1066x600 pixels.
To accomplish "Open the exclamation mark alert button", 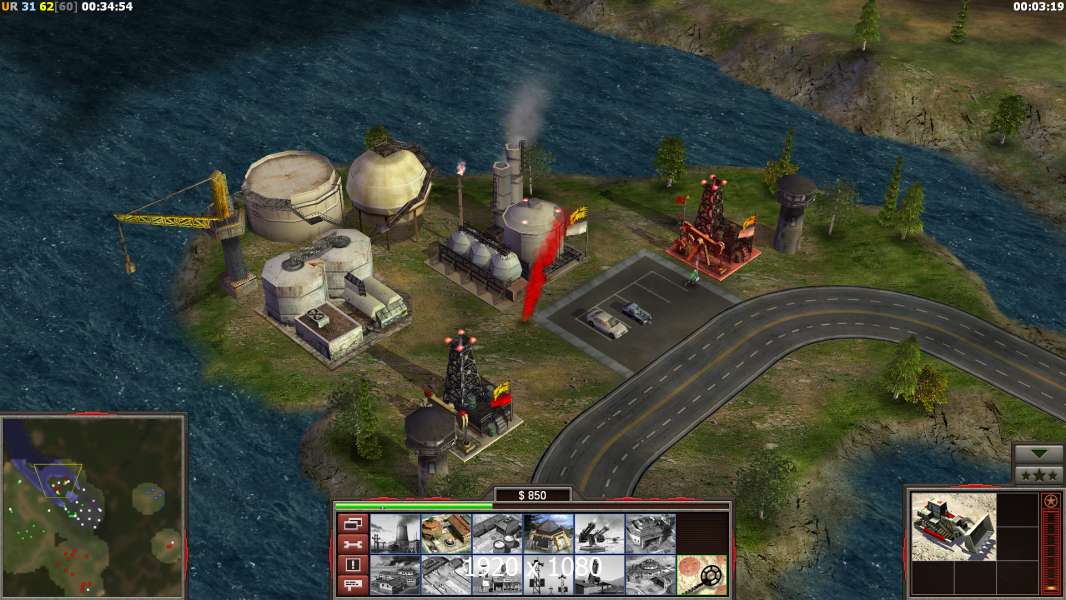I will [x=352, y=565].
